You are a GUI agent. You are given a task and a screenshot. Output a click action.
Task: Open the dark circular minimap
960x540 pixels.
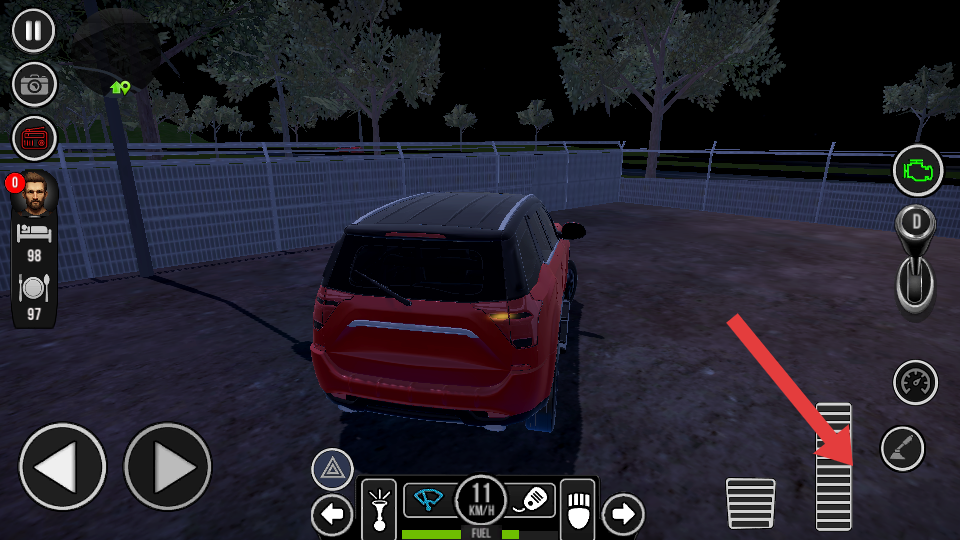pos(118,50)
